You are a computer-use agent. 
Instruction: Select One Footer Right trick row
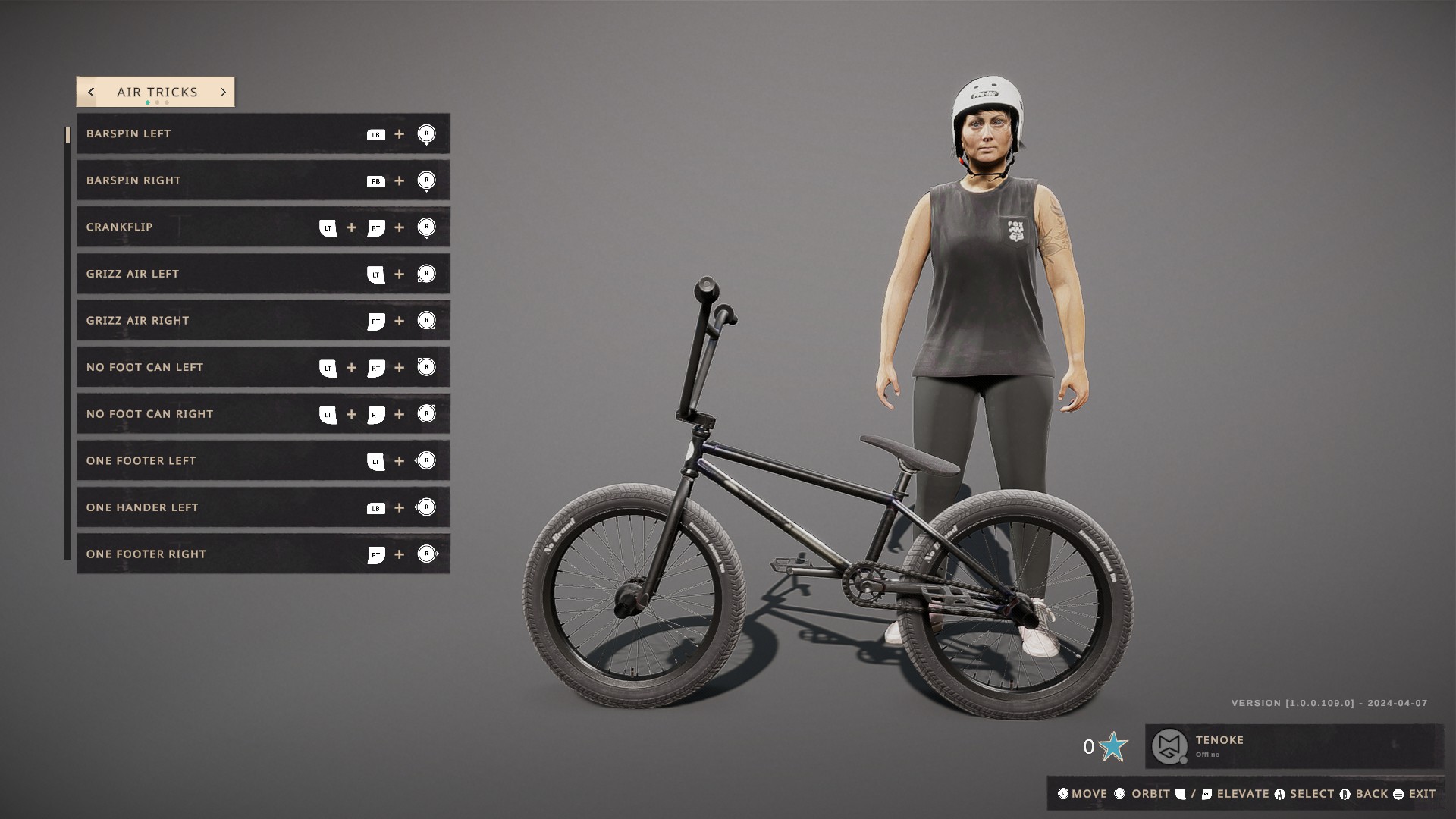[x=262, y=554]
